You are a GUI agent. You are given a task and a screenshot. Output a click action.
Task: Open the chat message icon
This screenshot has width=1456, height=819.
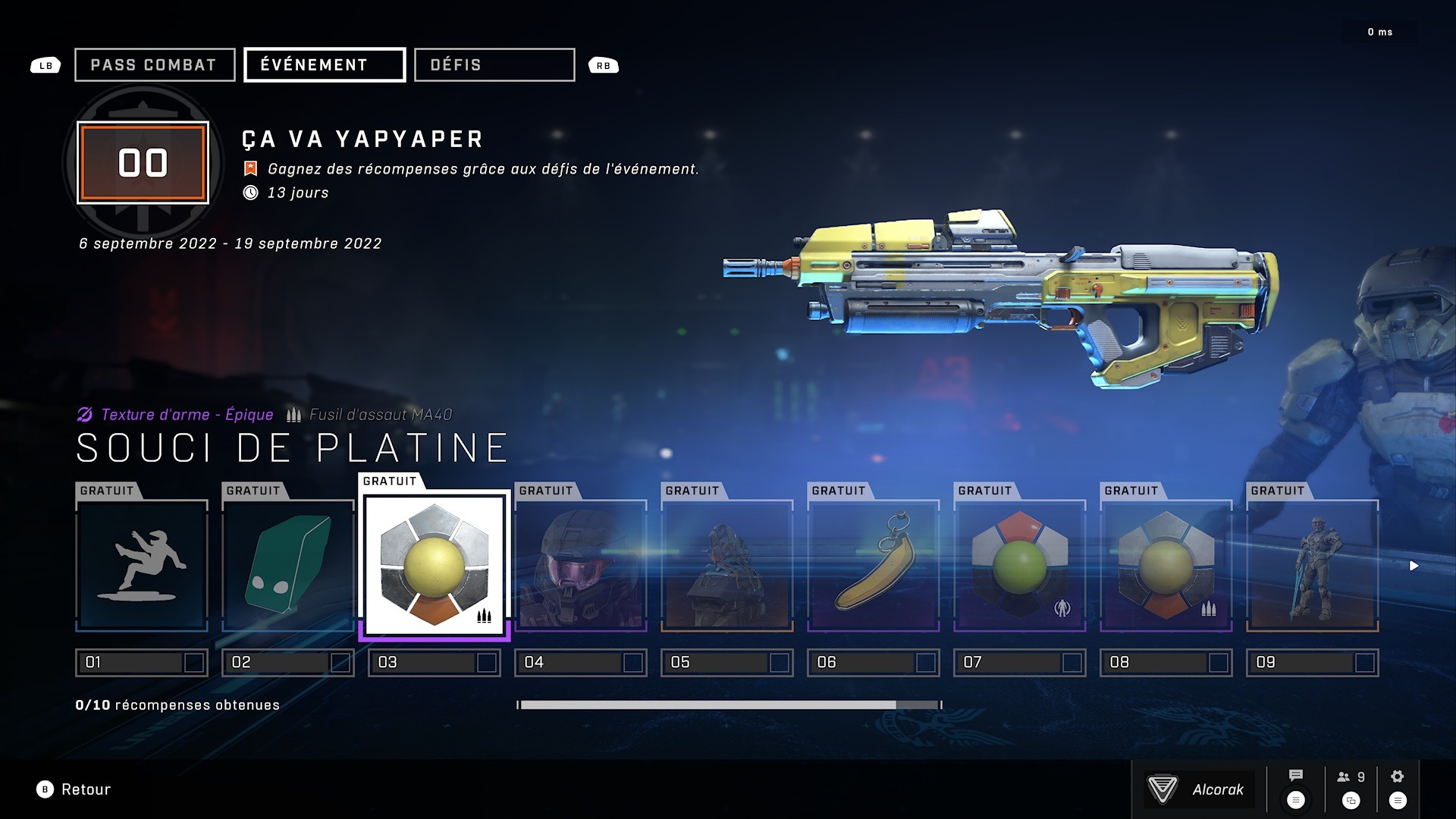1296,777
